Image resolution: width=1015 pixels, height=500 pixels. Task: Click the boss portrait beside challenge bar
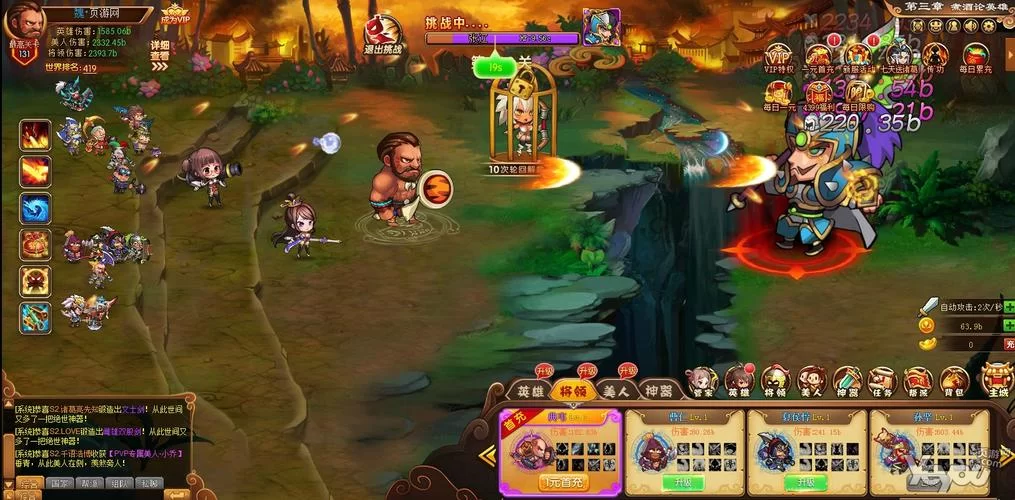point(601,27)
